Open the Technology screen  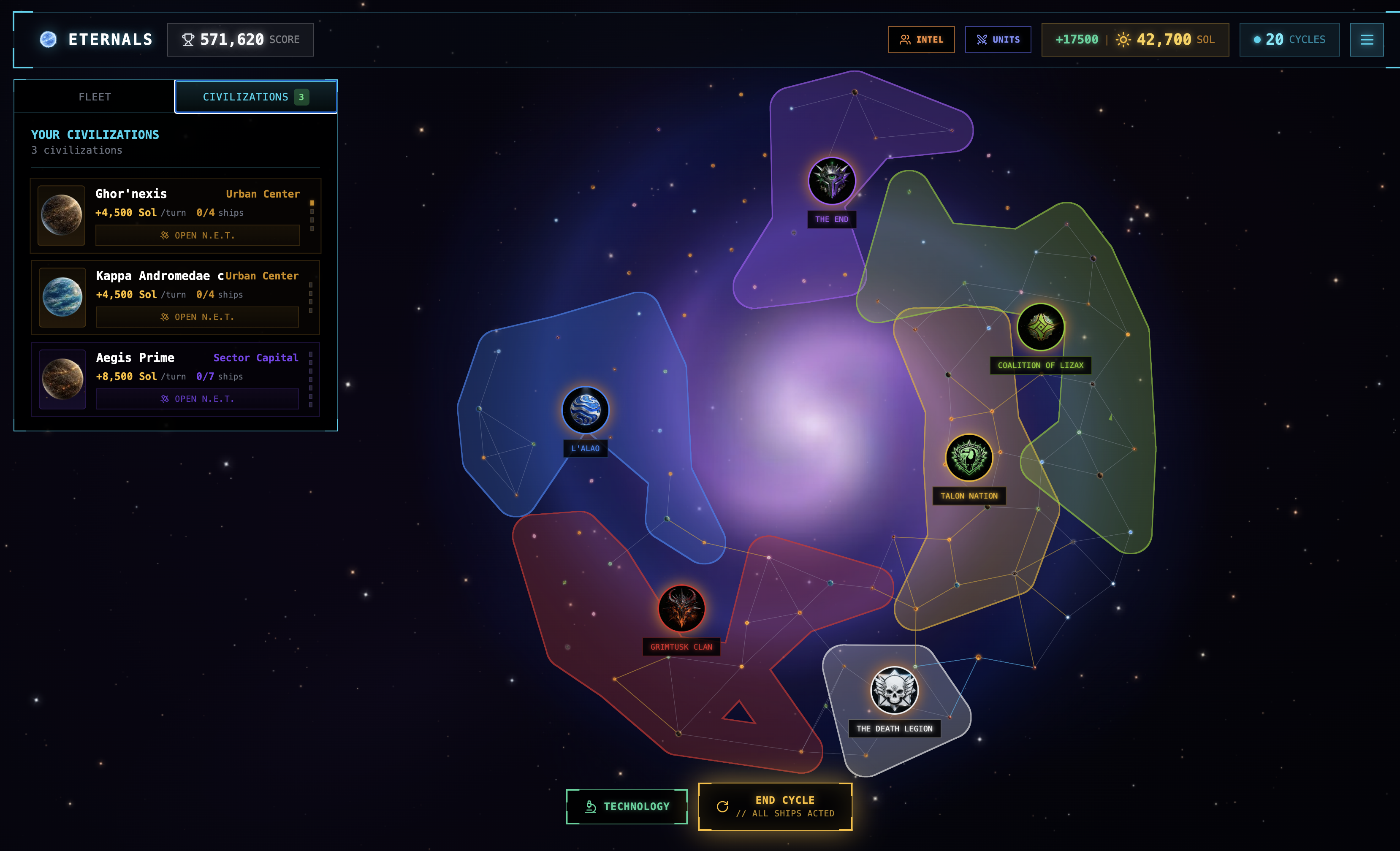pos(627,806)
